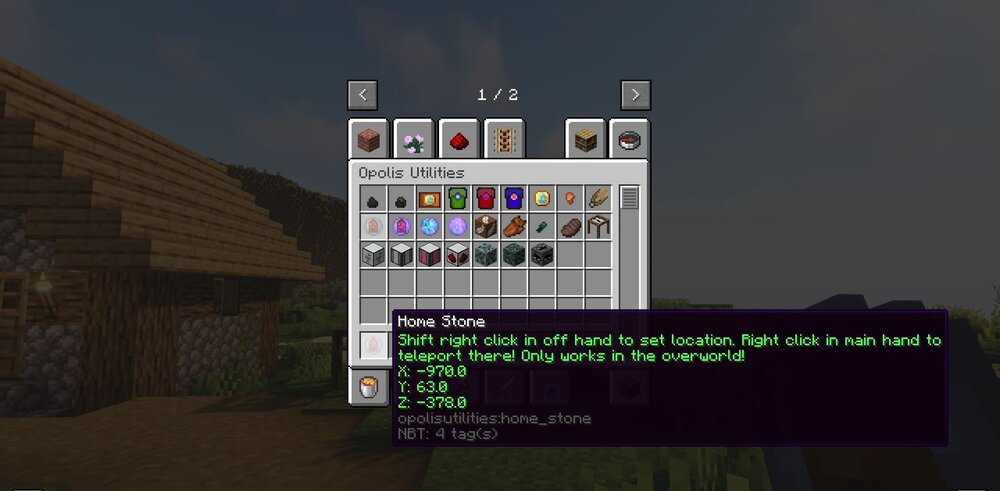Pick the green portable tank item
1000x491 pixels.
pyautogui.click(x=457, y=198)
